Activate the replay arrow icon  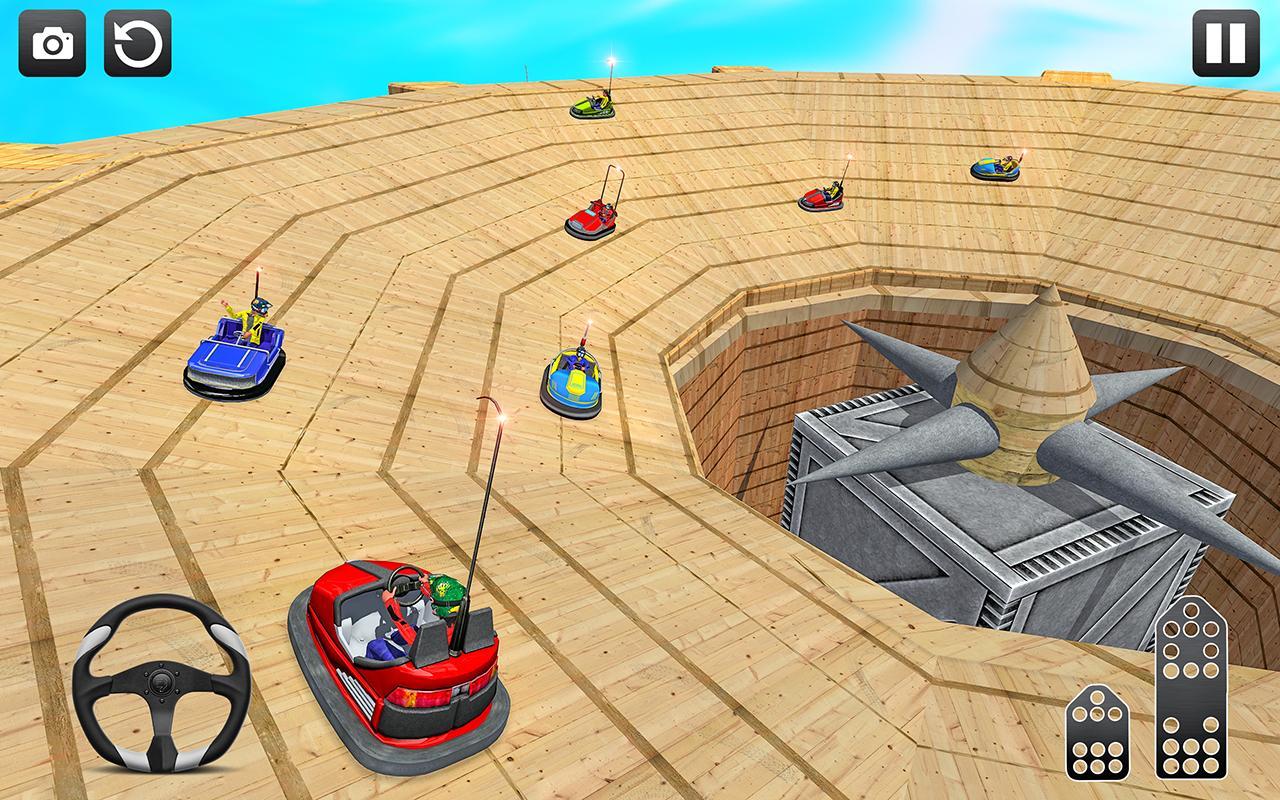click(139, 43)
